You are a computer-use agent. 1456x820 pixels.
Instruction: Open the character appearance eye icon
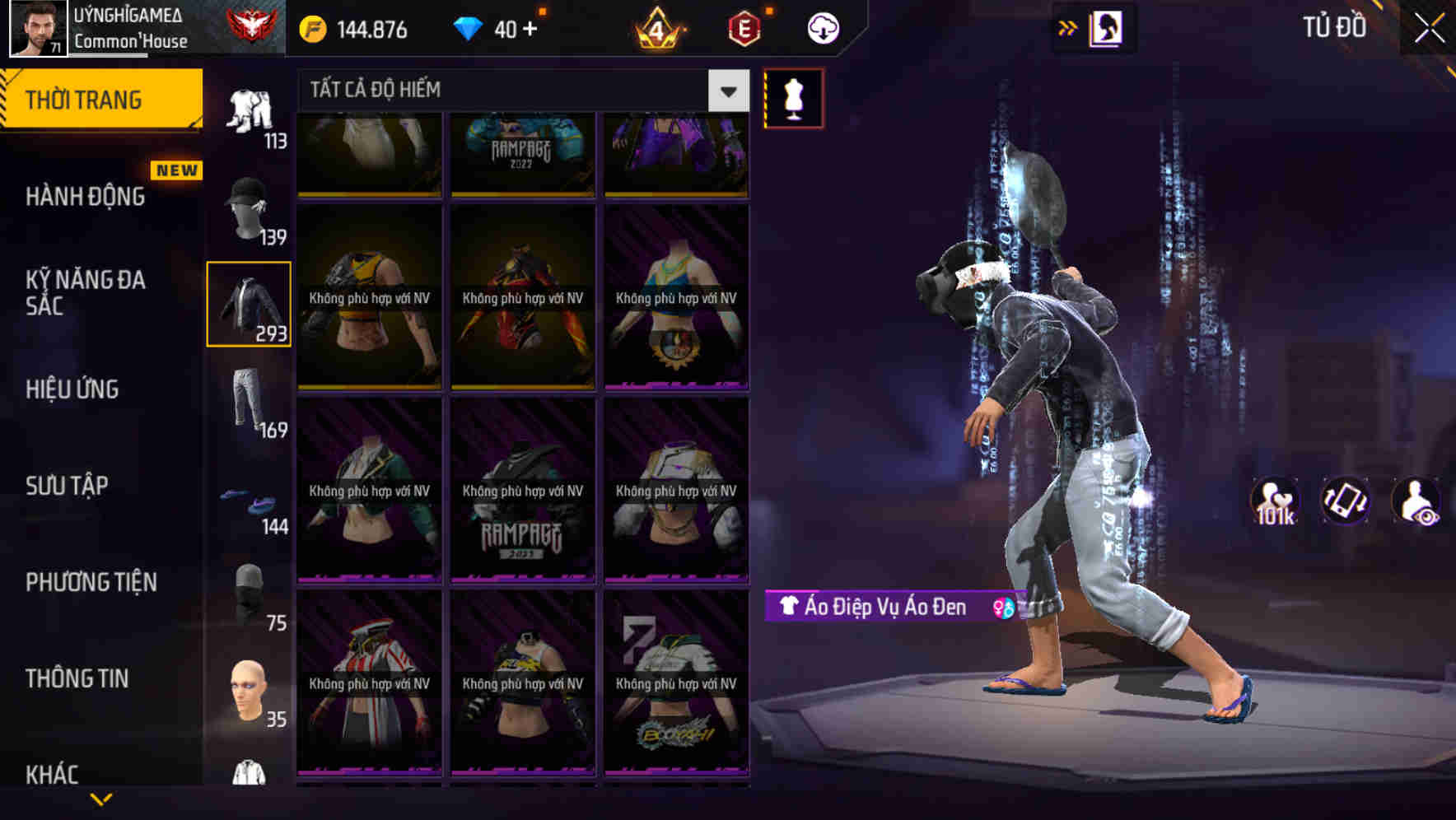1414,502
